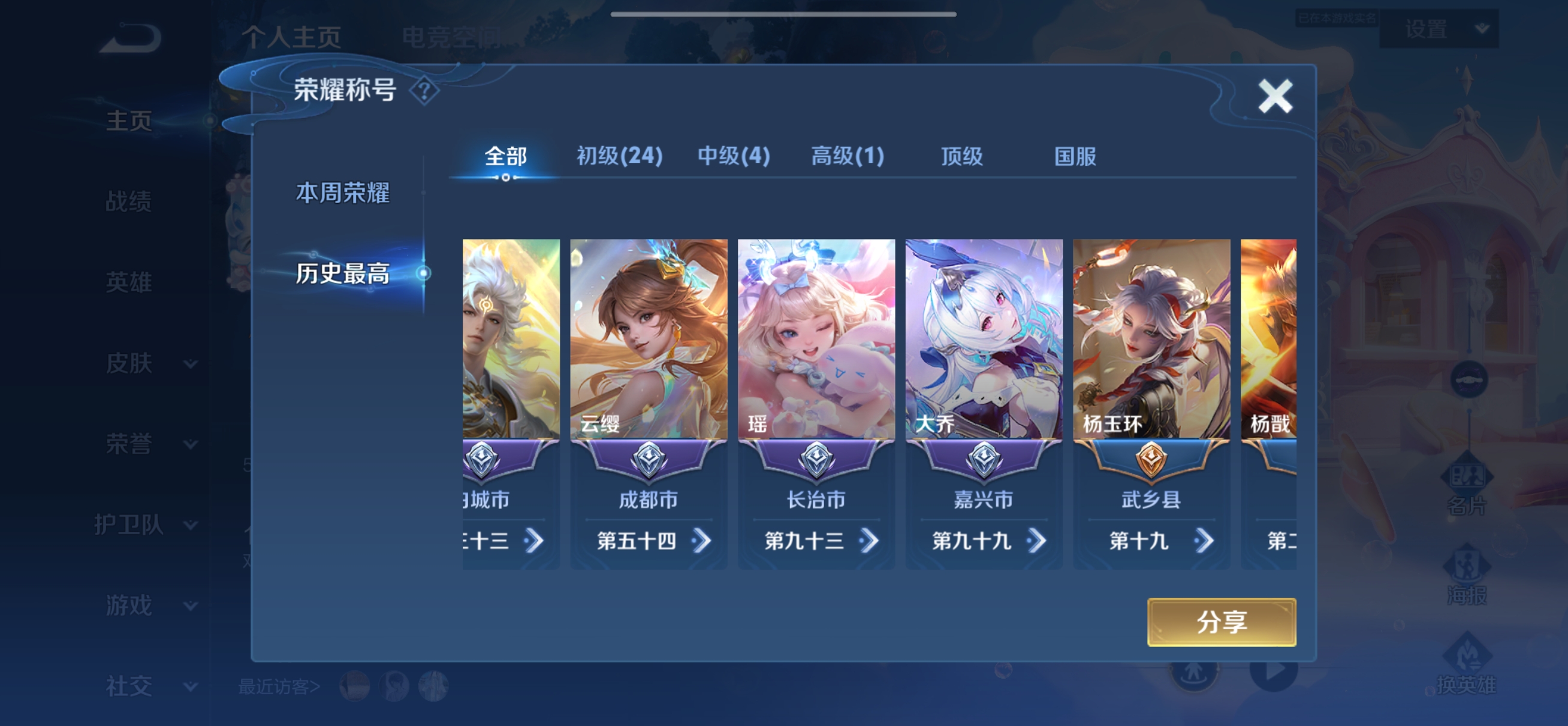View the 杨玉环 武乡县 title card

coord(1151,365)
